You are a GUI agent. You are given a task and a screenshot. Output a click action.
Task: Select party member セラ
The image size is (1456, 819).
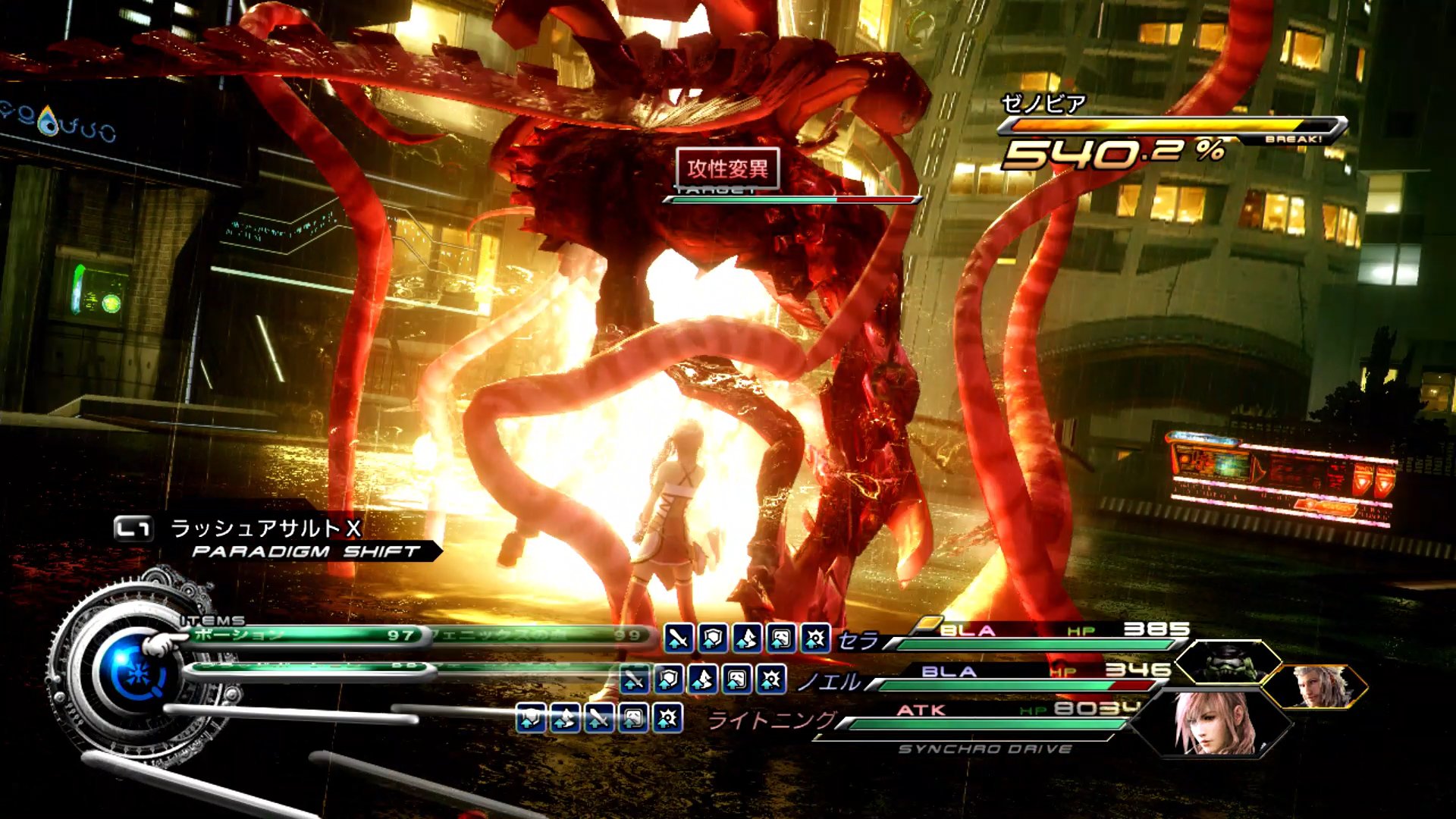[x=858, y=641]
